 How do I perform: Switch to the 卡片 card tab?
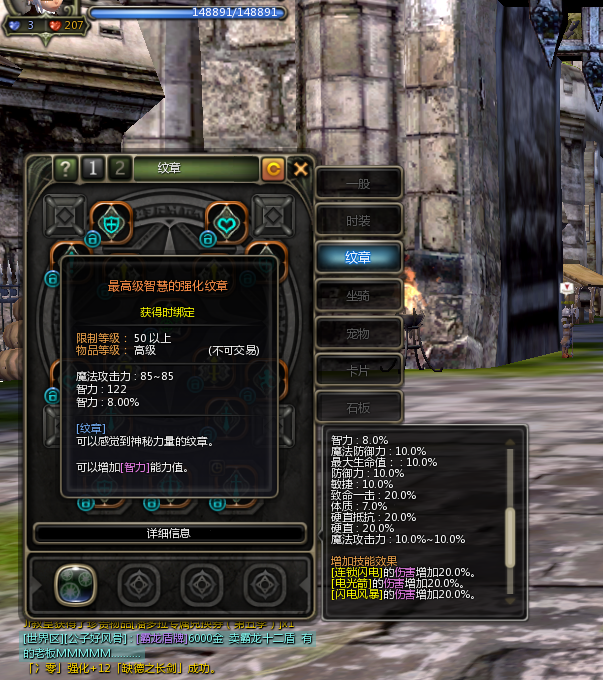pos(358,368)
